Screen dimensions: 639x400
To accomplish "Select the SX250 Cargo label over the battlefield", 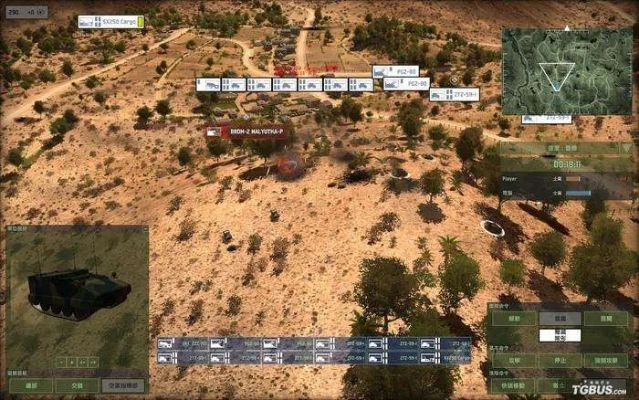I will [111, 21].
